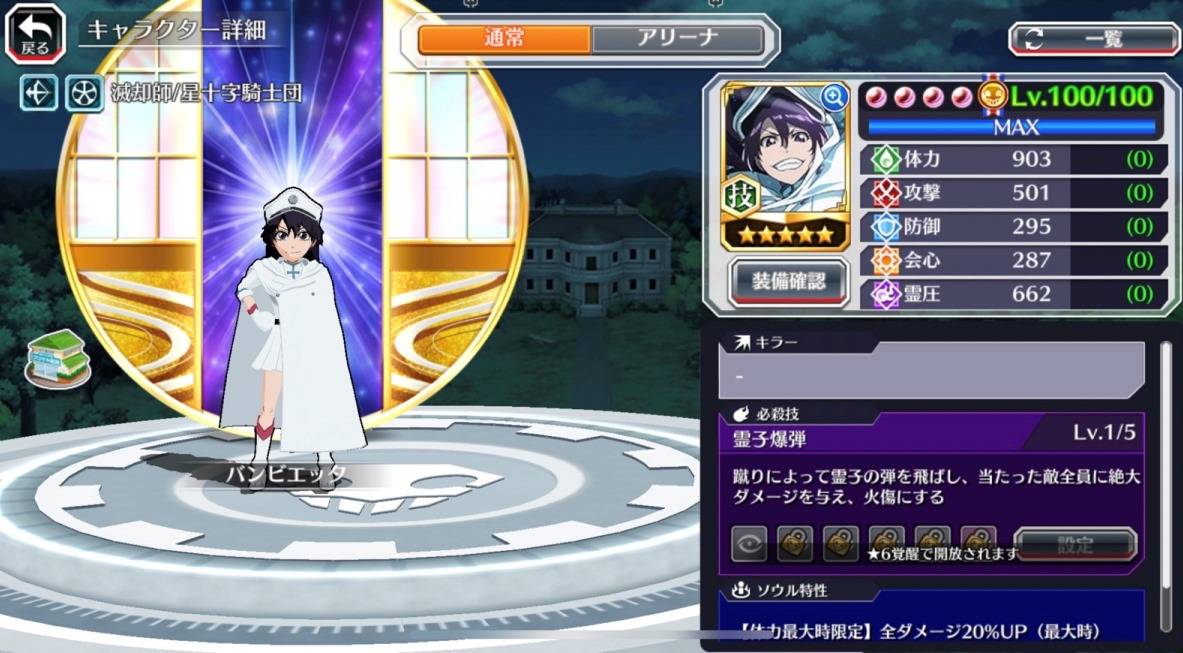The height and width of the screenshot is (653, 1183).
Task: Switch to the 通常 tab
Action: [504, 39]
